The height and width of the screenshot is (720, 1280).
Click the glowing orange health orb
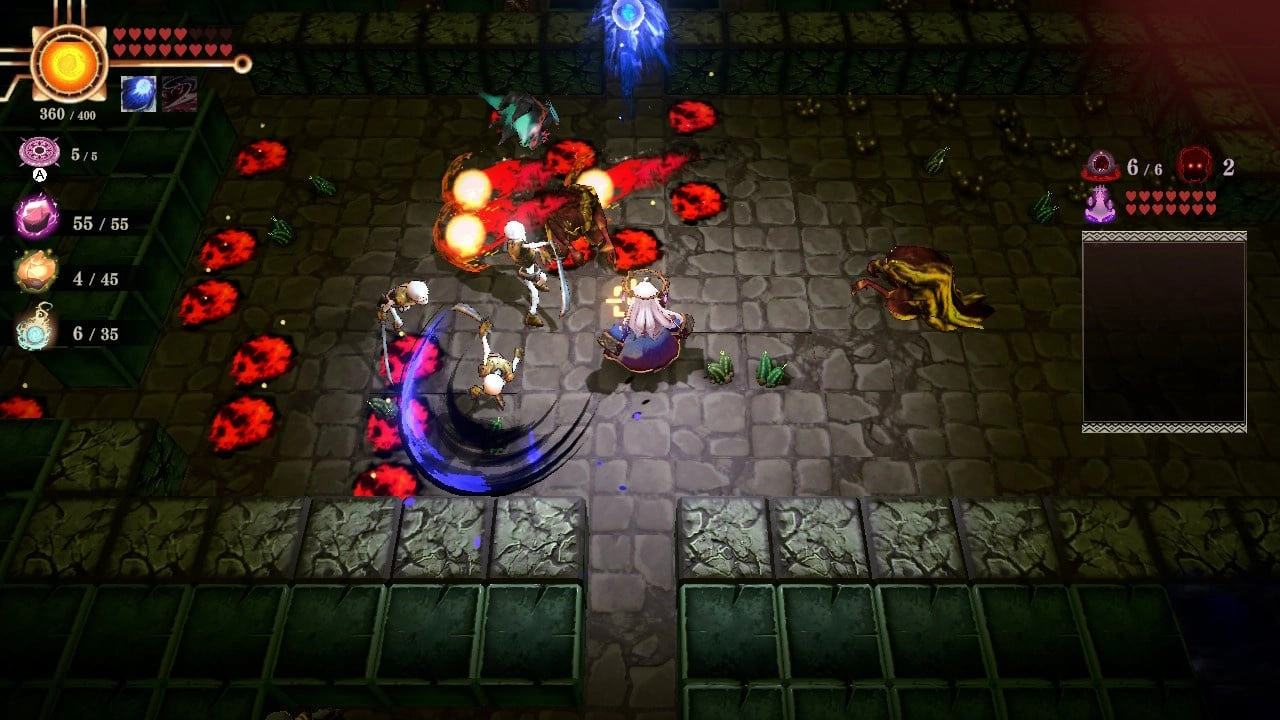(x=66, y=63)
